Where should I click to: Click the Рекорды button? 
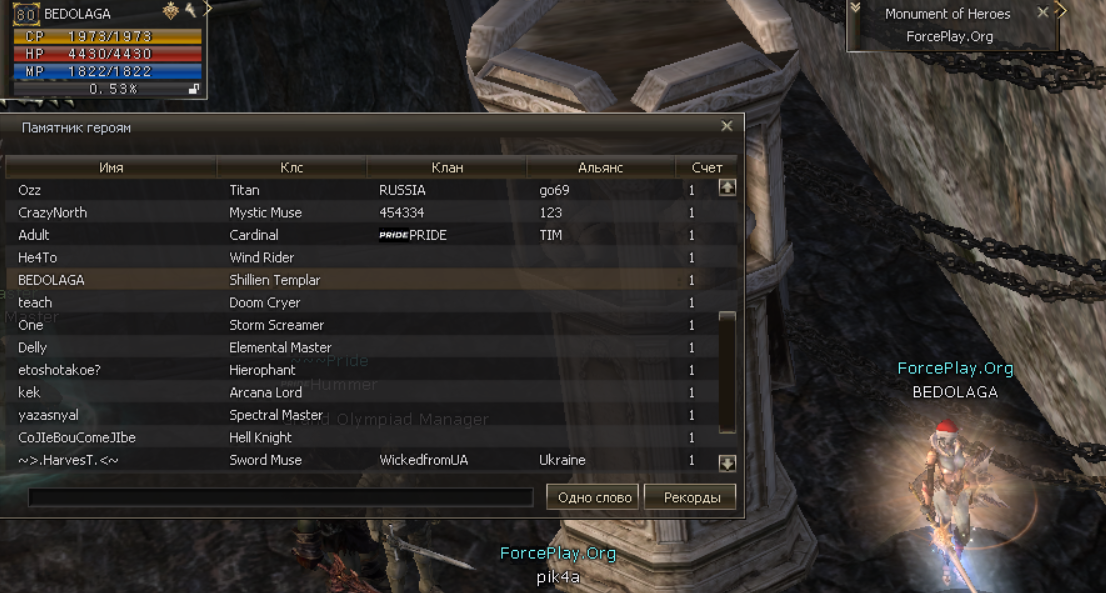pos(690,497)
